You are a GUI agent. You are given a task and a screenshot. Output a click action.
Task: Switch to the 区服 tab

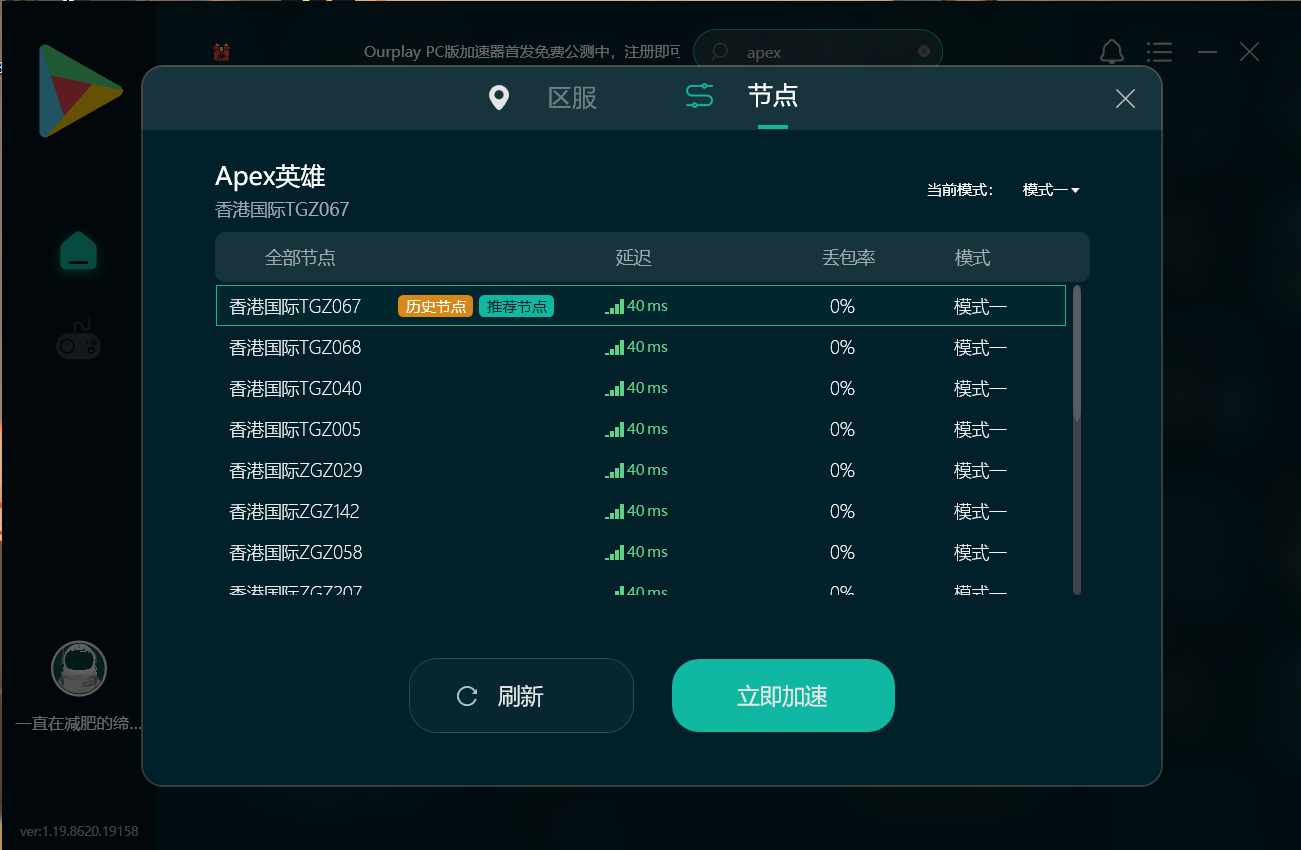click(571, 98)
